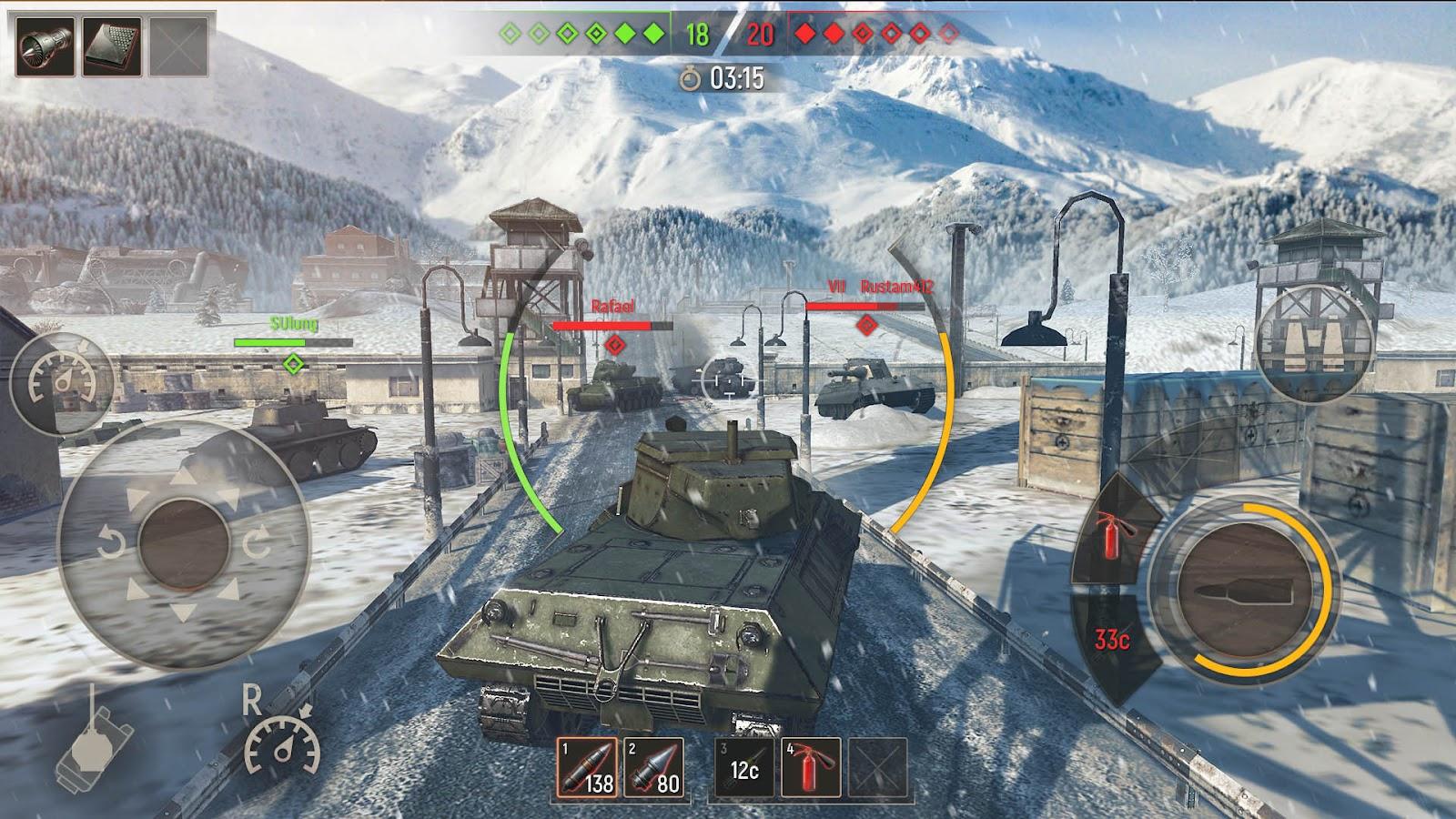This screenshot has width=1456, height=819.
Task: Select shell type one with 138 rounds
Action: pos(586,767)
